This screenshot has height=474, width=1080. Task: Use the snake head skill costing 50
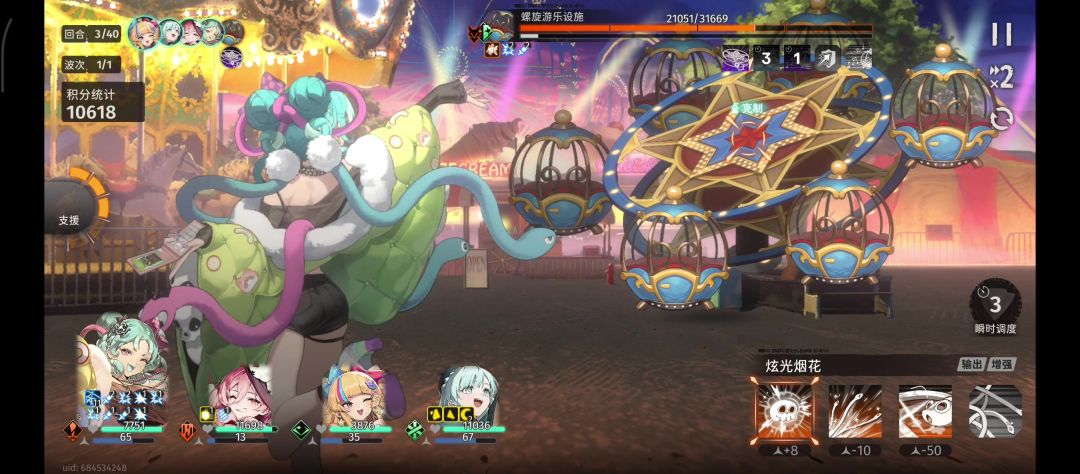coord(925,410)
